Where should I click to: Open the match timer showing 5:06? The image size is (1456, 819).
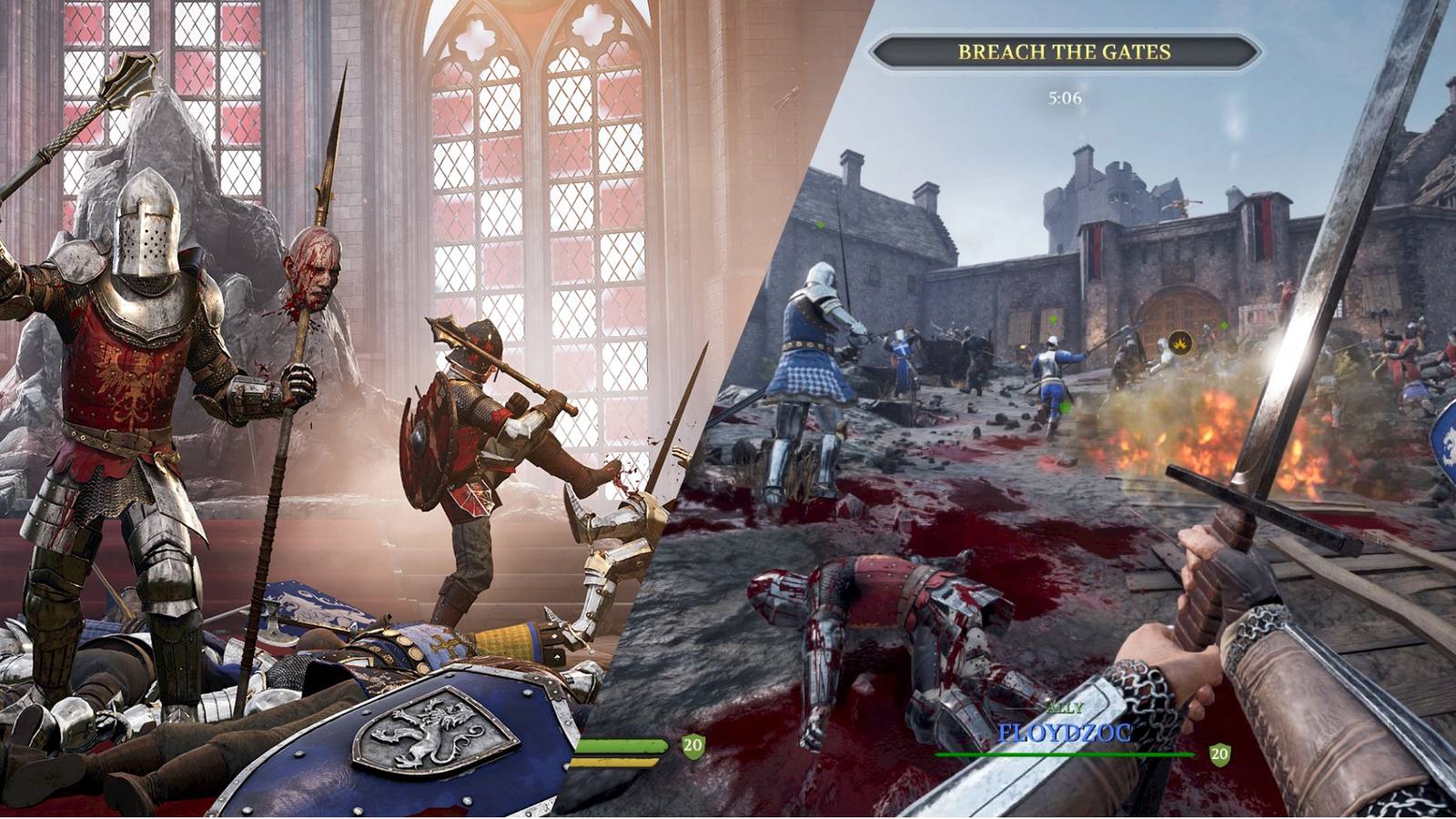tap(1065, 95)
